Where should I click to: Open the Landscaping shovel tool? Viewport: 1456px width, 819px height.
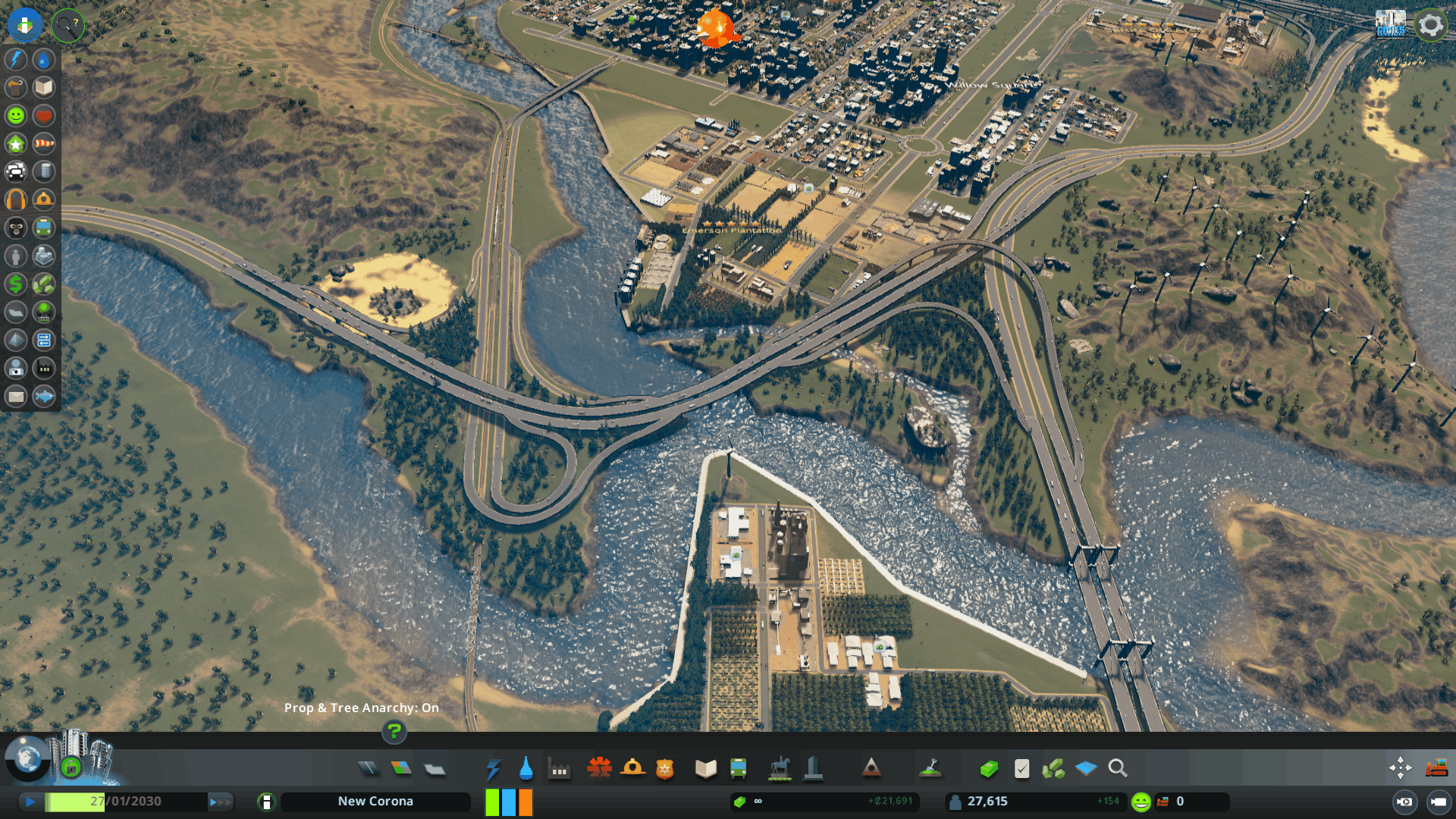coord(930,769)
